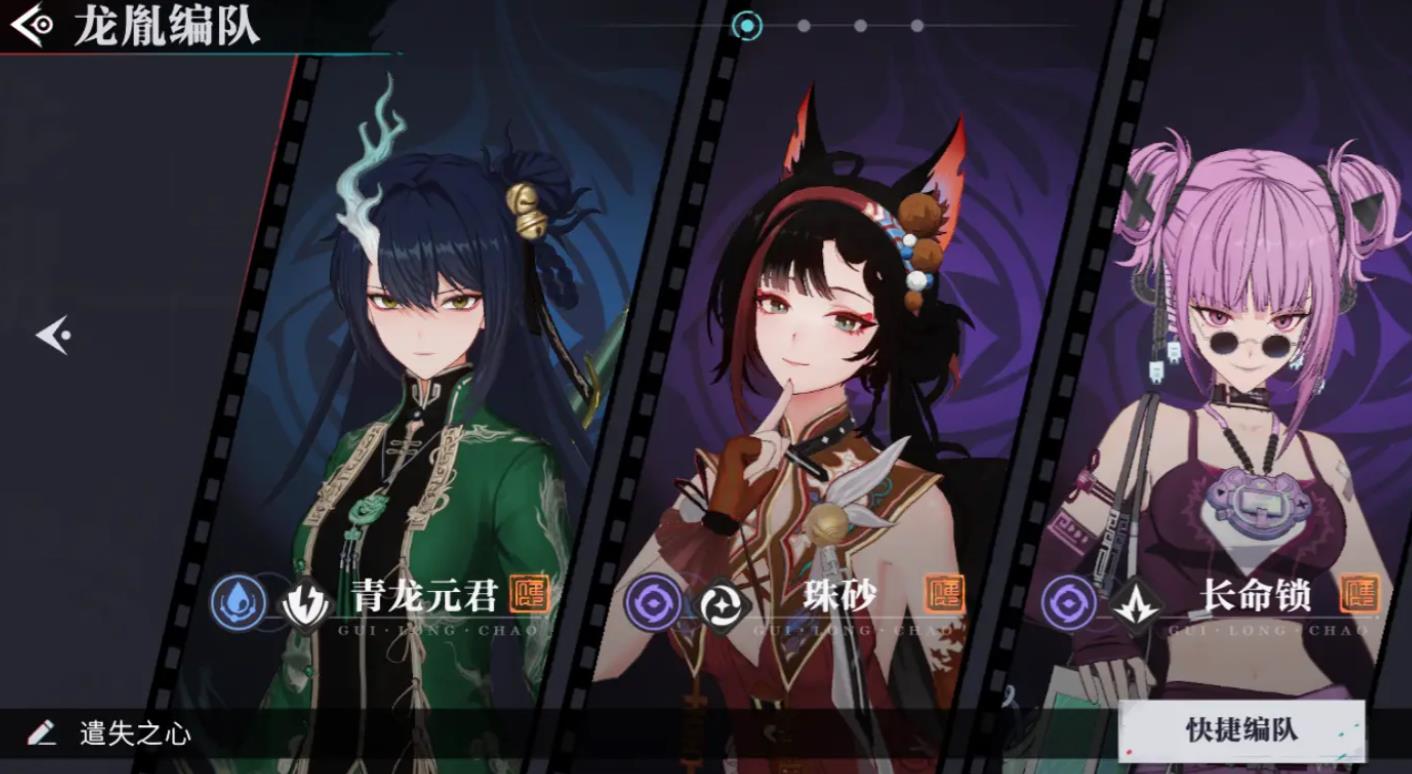This screenshot has height=774, width=1412.
Task: Open the 快捷编队 quick team setup
Action: point(1241,730)
